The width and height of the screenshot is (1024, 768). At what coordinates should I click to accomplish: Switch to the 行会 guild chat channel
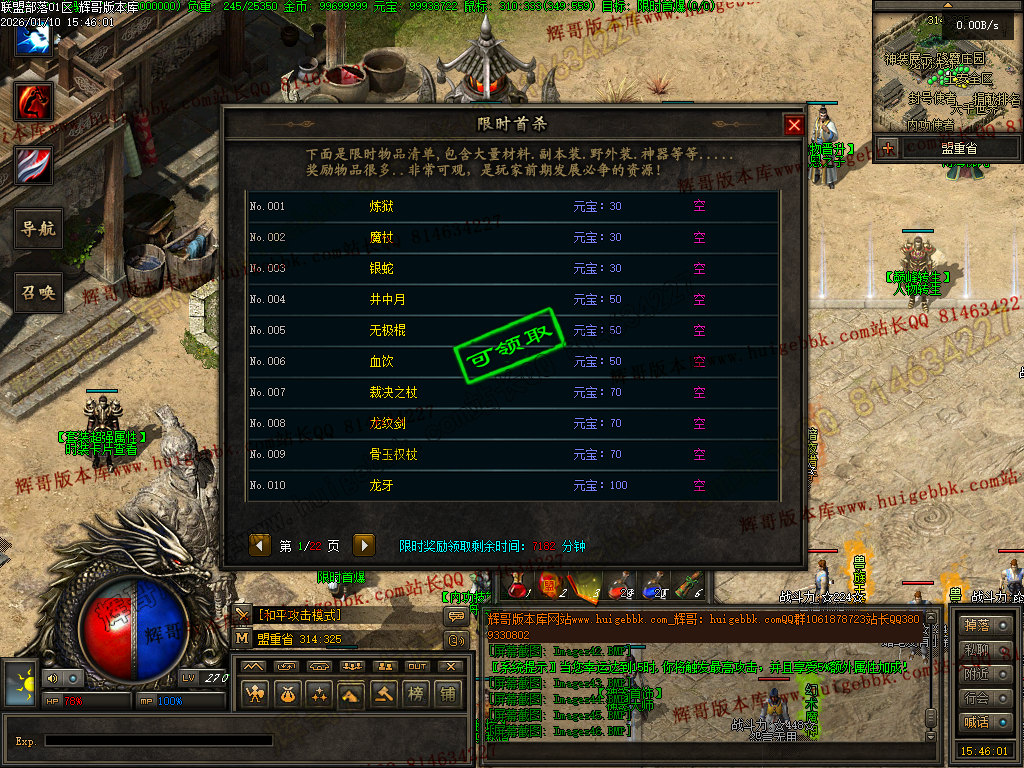pos(977,698)
